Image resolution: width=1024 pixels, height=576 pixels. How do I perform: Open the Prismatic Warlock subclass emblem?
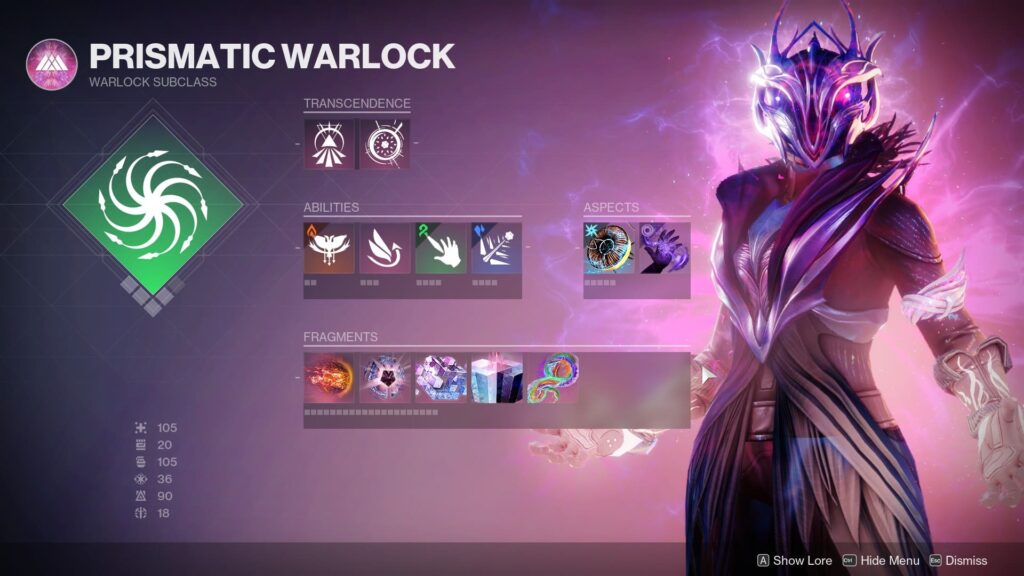[51, 65]
